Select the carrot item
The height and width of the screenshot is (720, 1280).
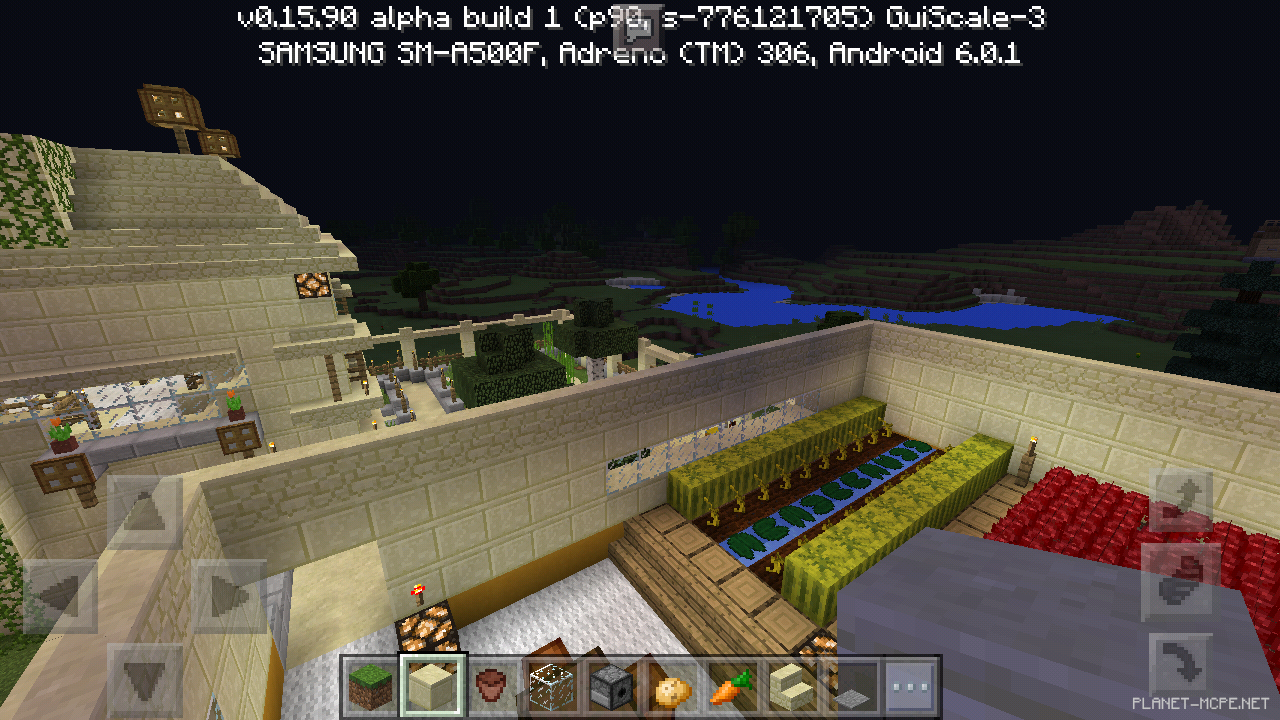pyautogui.click(x=728, y=687)
